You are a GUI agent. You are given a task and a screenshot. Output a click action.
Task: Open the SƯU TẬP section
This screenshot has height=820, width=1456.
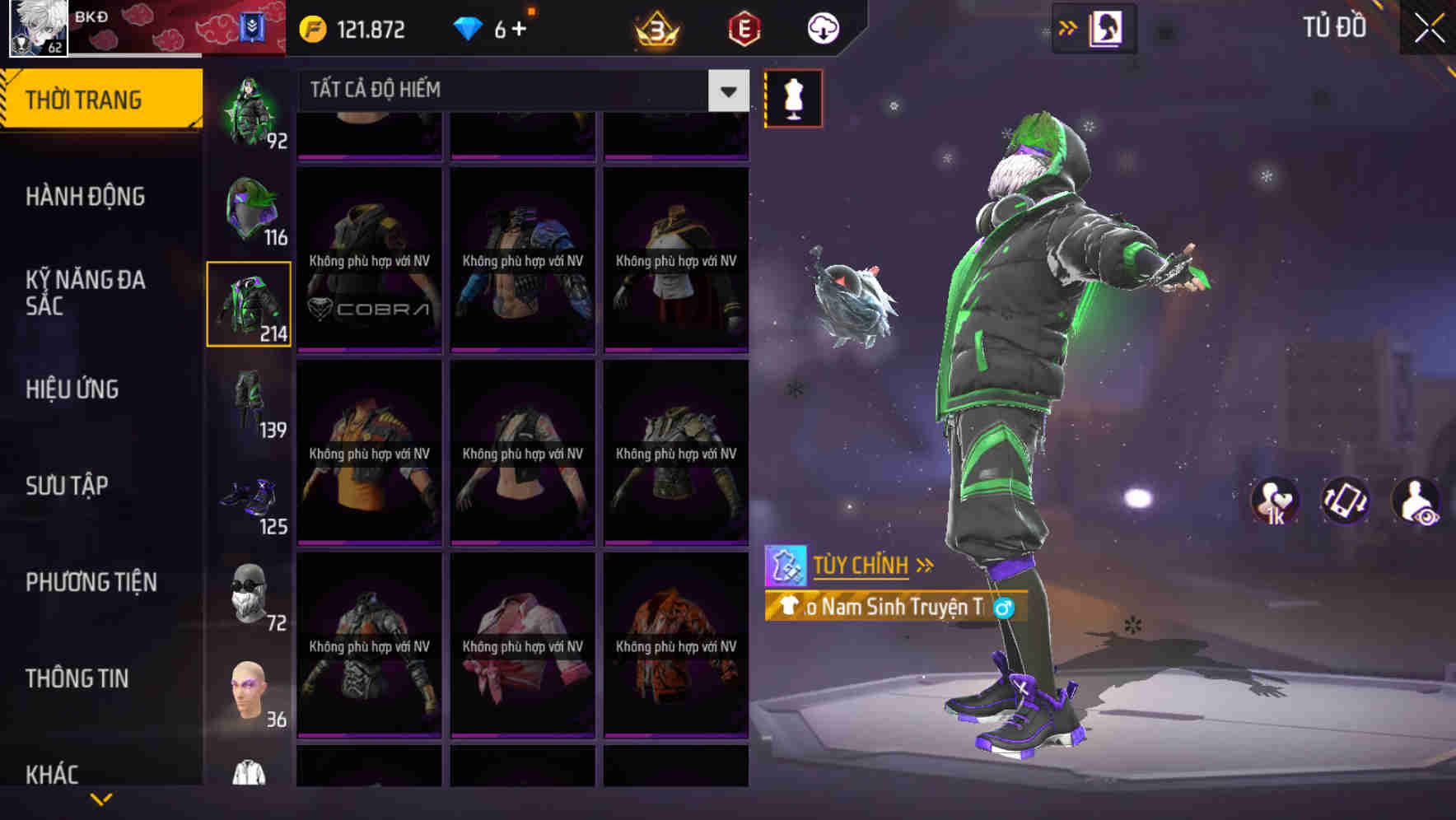[x=69, y=486]
